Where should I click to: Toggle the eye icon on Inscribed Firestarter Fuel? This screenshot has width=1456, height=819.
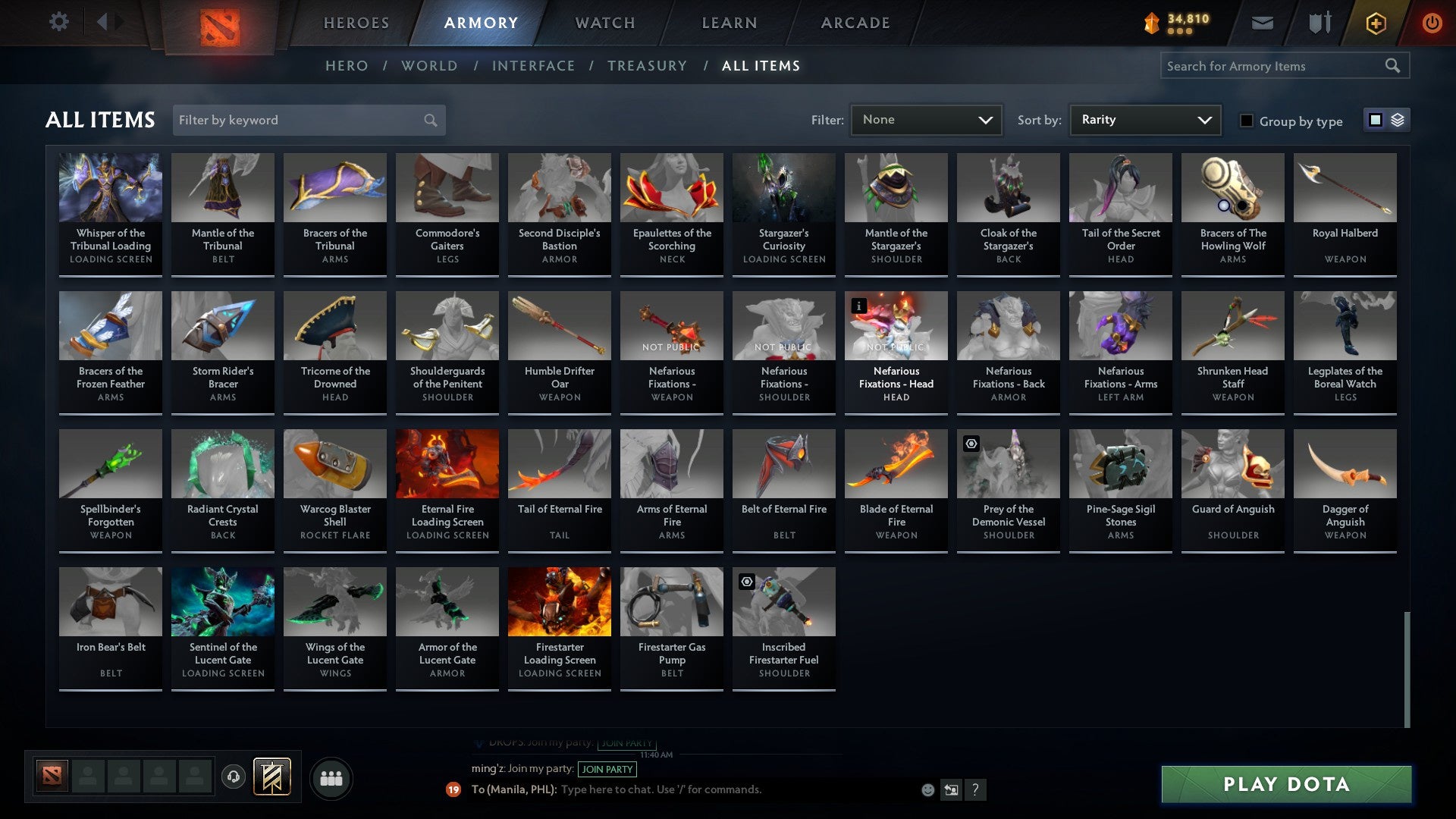click(x=745, y=581)
